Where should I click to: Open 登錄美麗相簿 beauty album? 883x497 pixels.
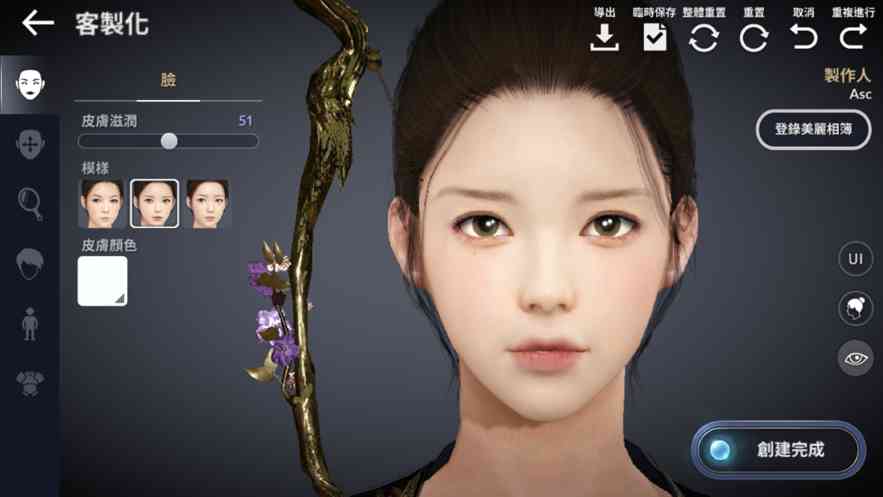tap(812, 130)
